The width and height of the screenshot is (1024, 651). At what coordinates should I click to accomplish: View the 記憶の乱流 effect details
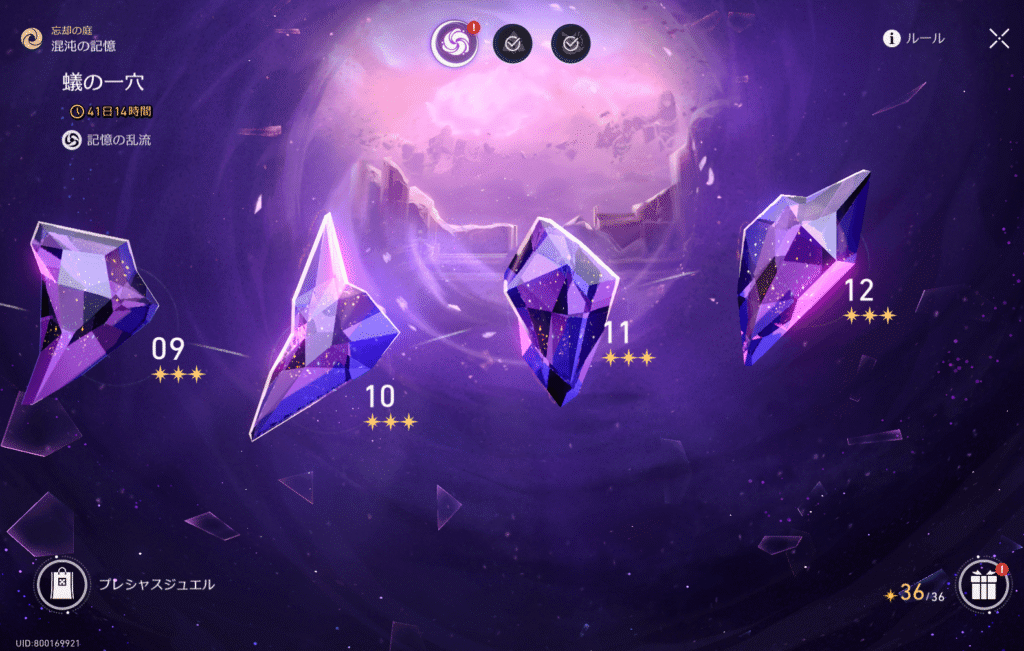click(x=108, y=140)
